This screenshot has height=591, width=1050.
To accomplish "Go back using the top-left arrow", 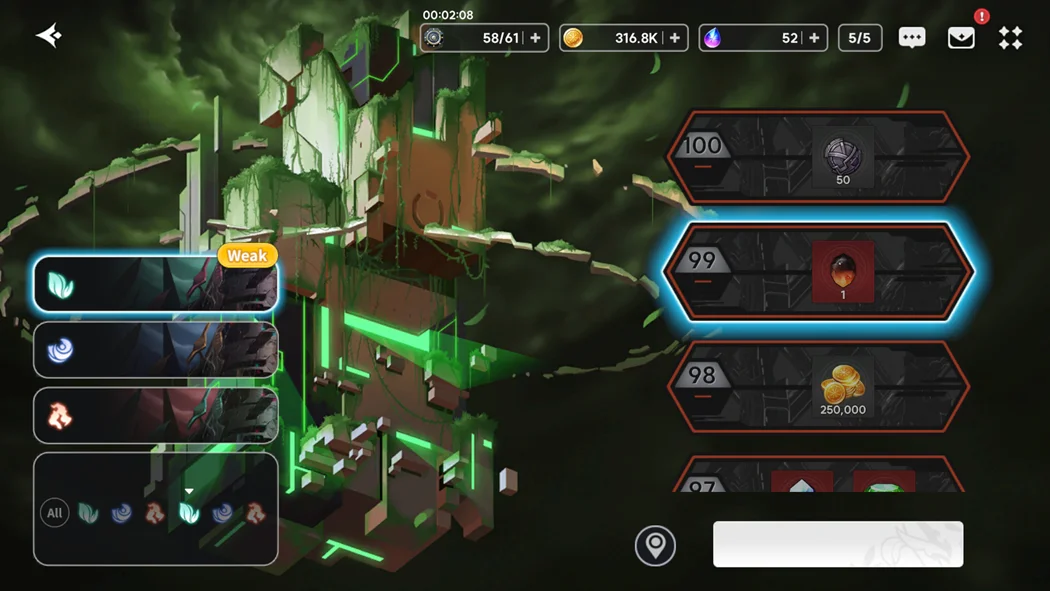I will click(48, 36).
